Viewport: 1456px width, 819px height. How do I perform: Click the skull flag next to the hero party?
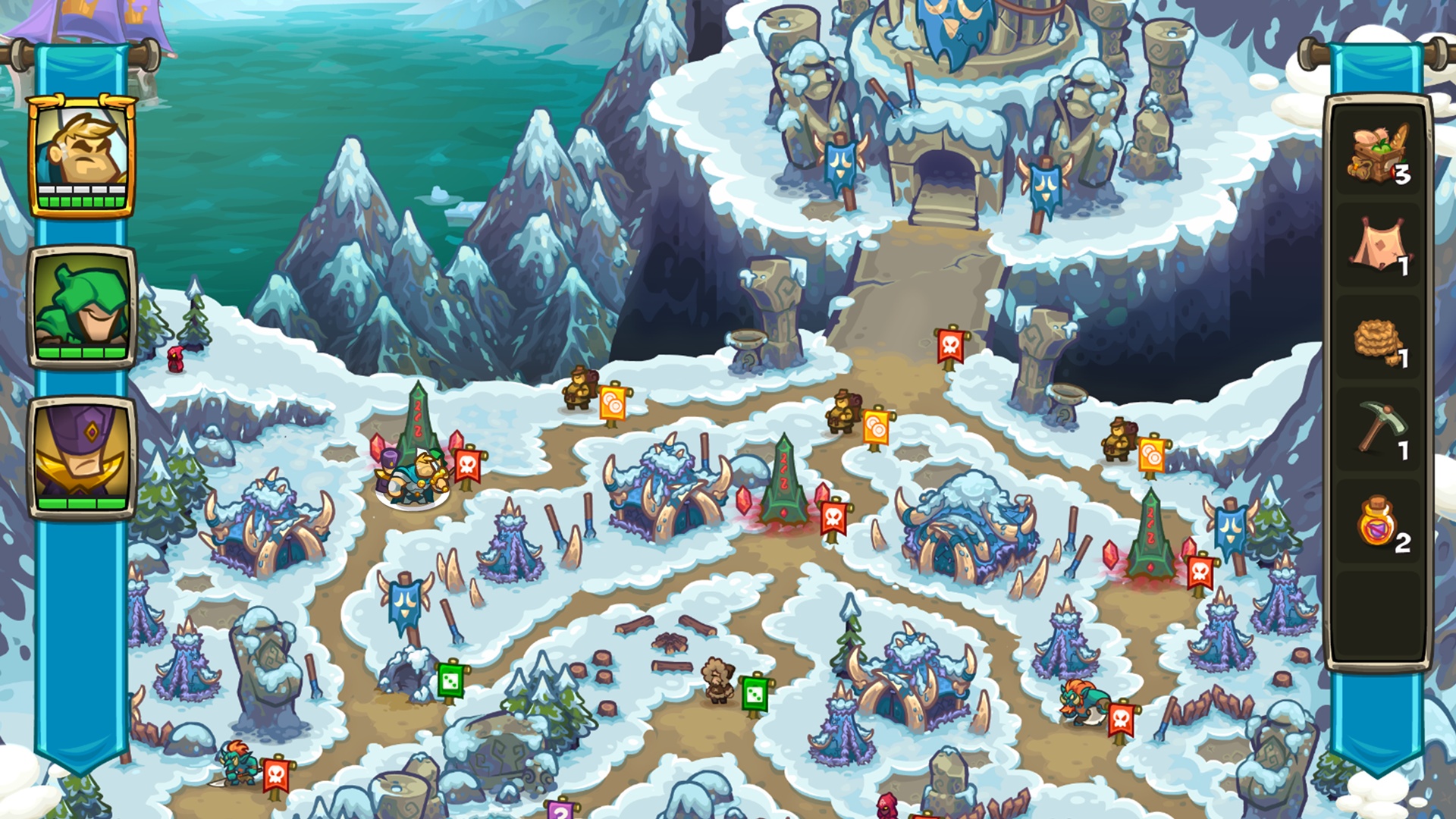click(x=467, y=466)
